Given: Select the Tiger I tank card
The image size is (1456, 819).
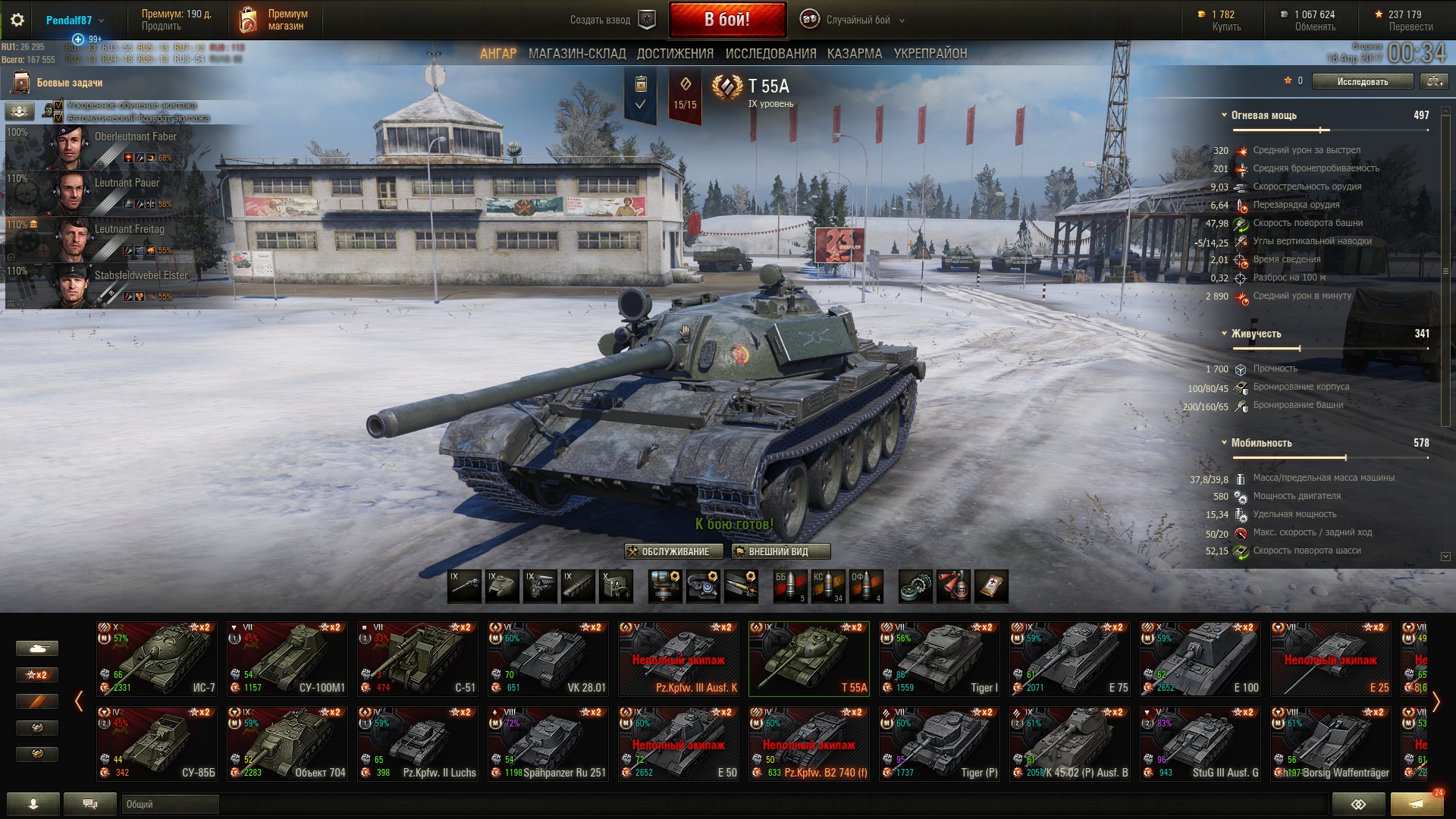Looking at the screenshot, I should click(940, 658).
